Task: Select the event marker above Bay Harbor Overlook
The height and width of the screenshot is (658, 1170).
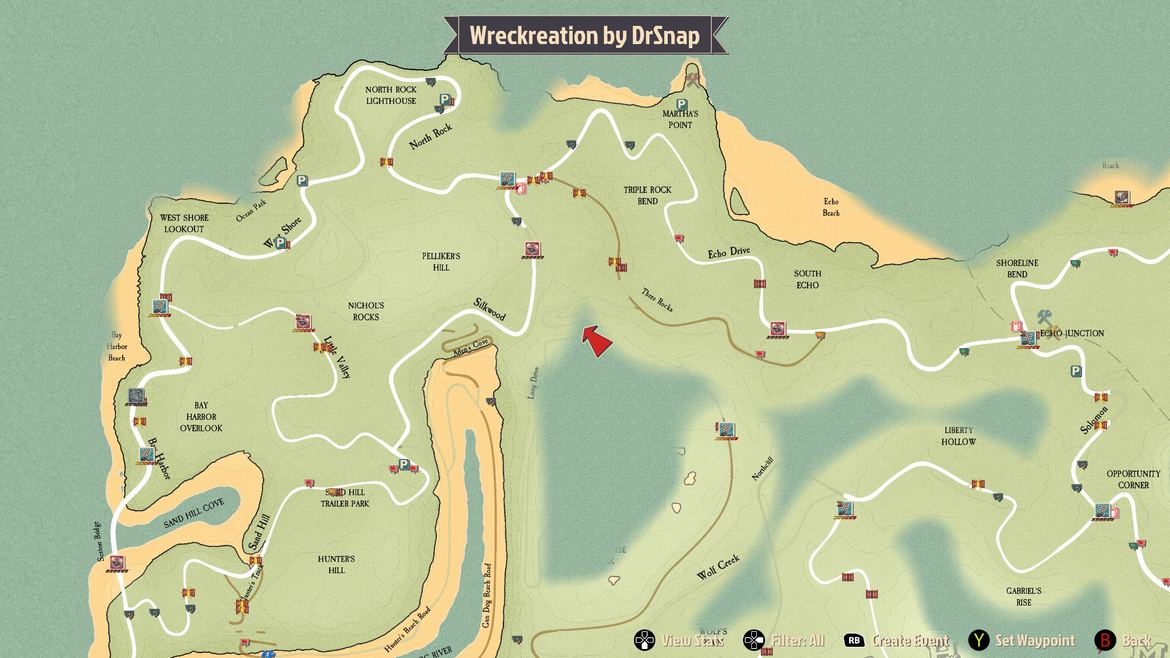Action: point(137,397)
